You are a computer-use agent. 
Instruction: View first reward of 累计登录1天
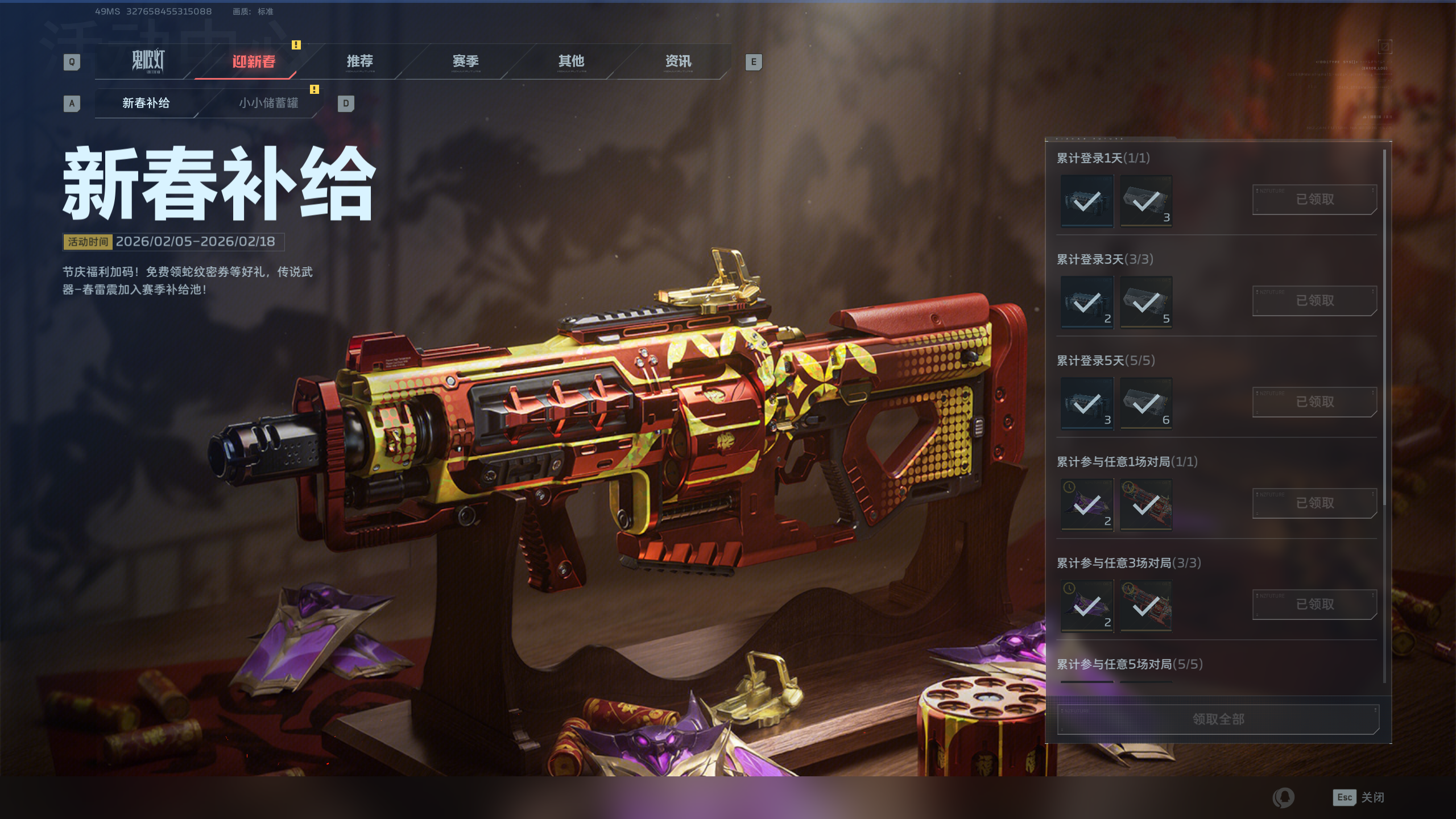pos(1087,201)
